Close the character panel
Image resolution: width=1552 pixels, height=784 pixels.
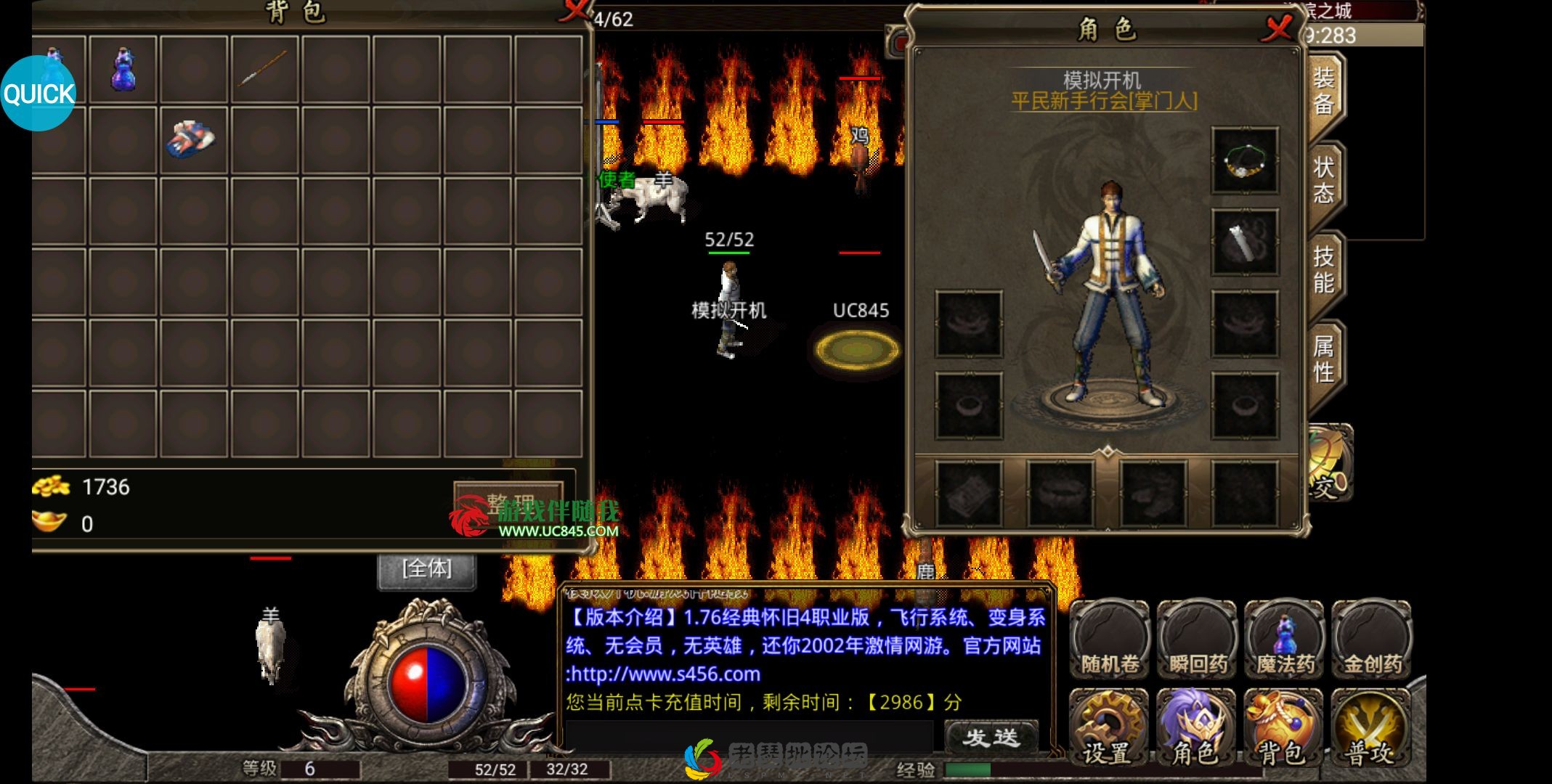point(1277,29)
